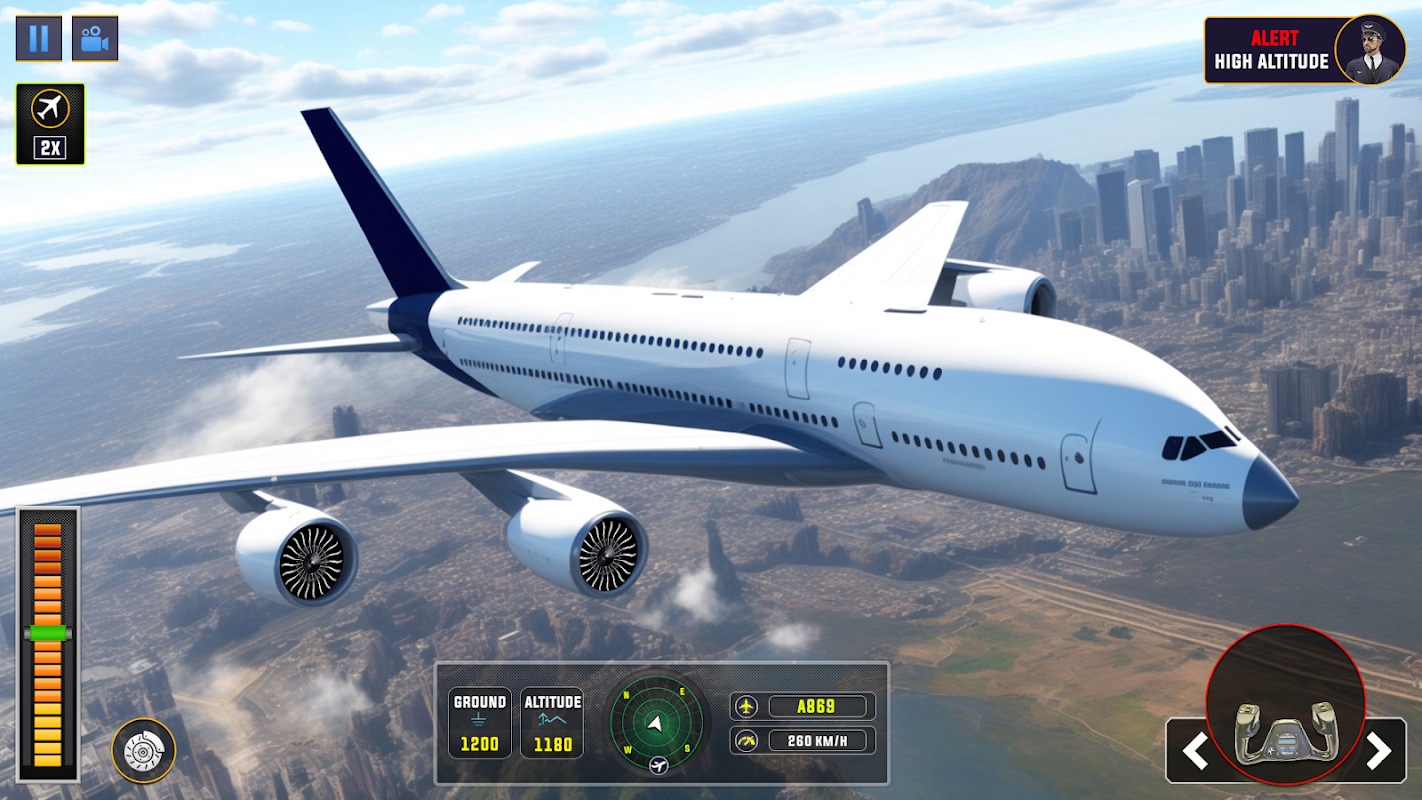Apply the round brake disc button
Screen dimensions: 1422x800
tap(143, 751)
